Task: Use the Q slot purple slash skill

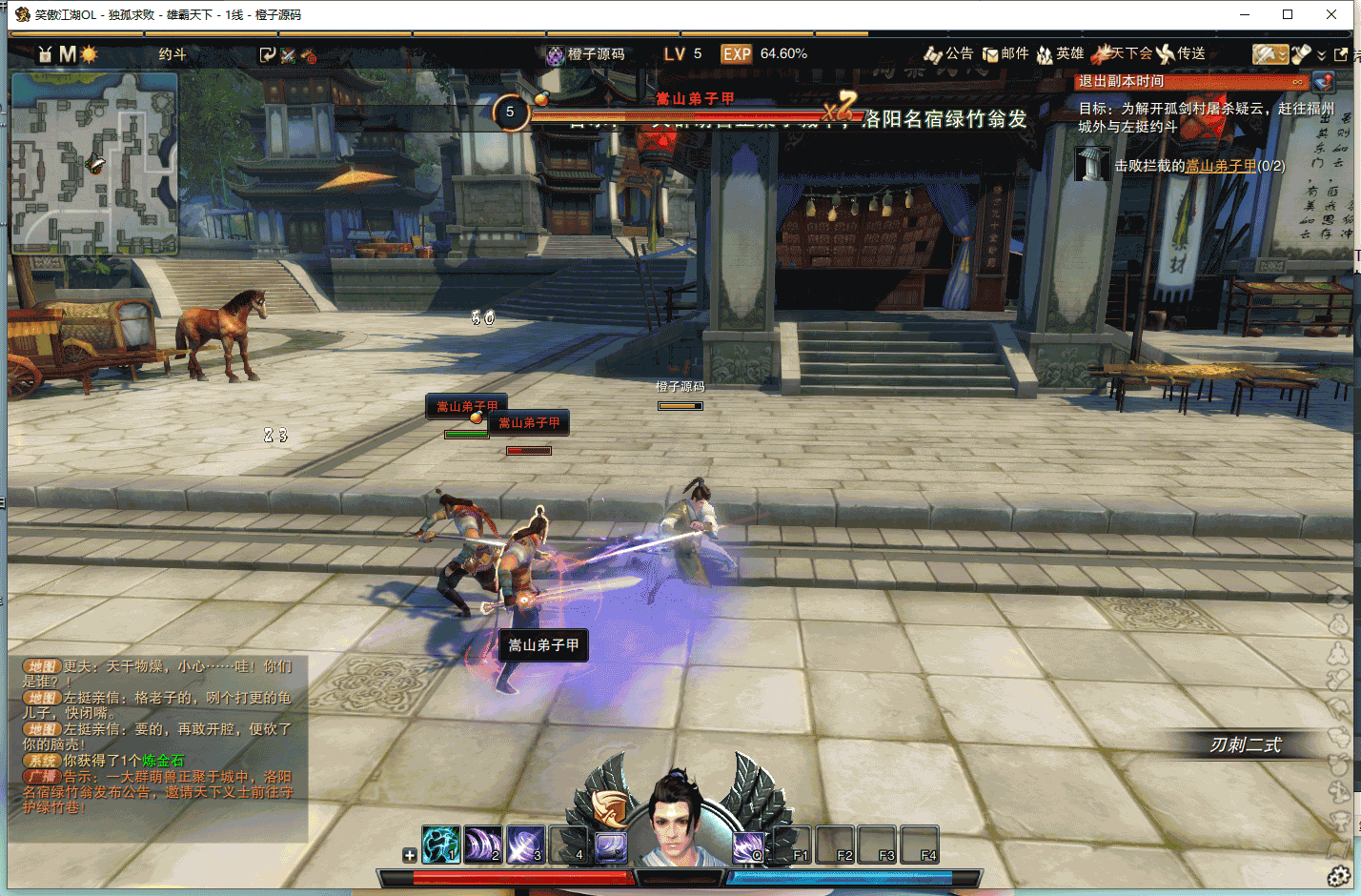Action: click(748, 845)
